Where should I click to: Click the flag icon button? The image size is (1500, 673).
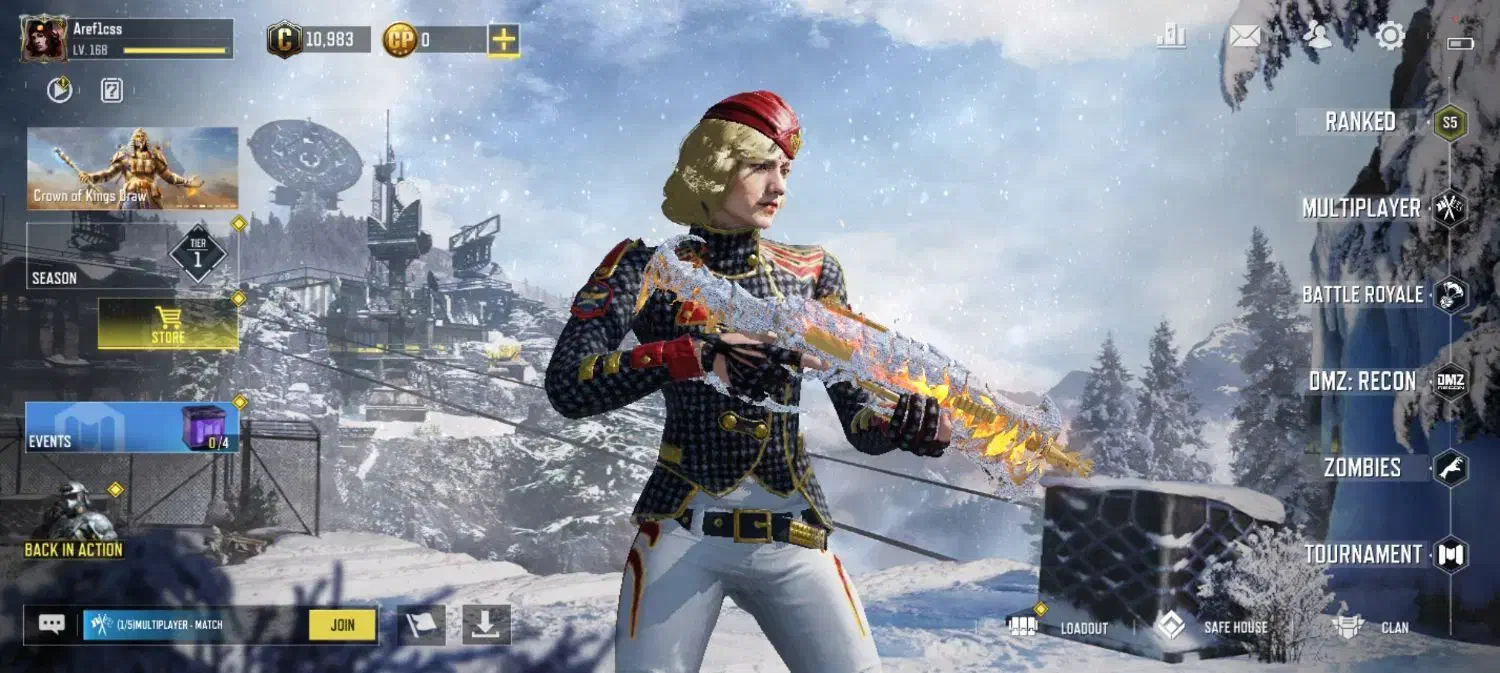tap(421, 625)
